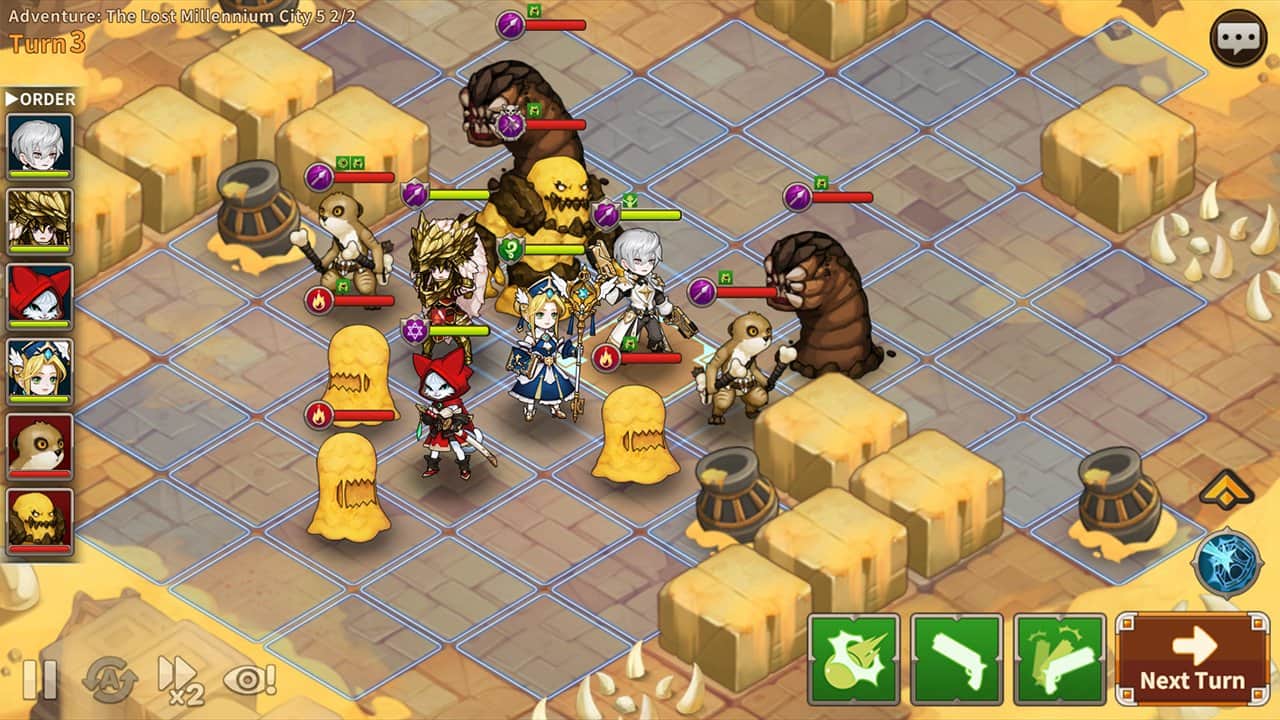
Task: Pause the battle
Action: click(40, 680)
